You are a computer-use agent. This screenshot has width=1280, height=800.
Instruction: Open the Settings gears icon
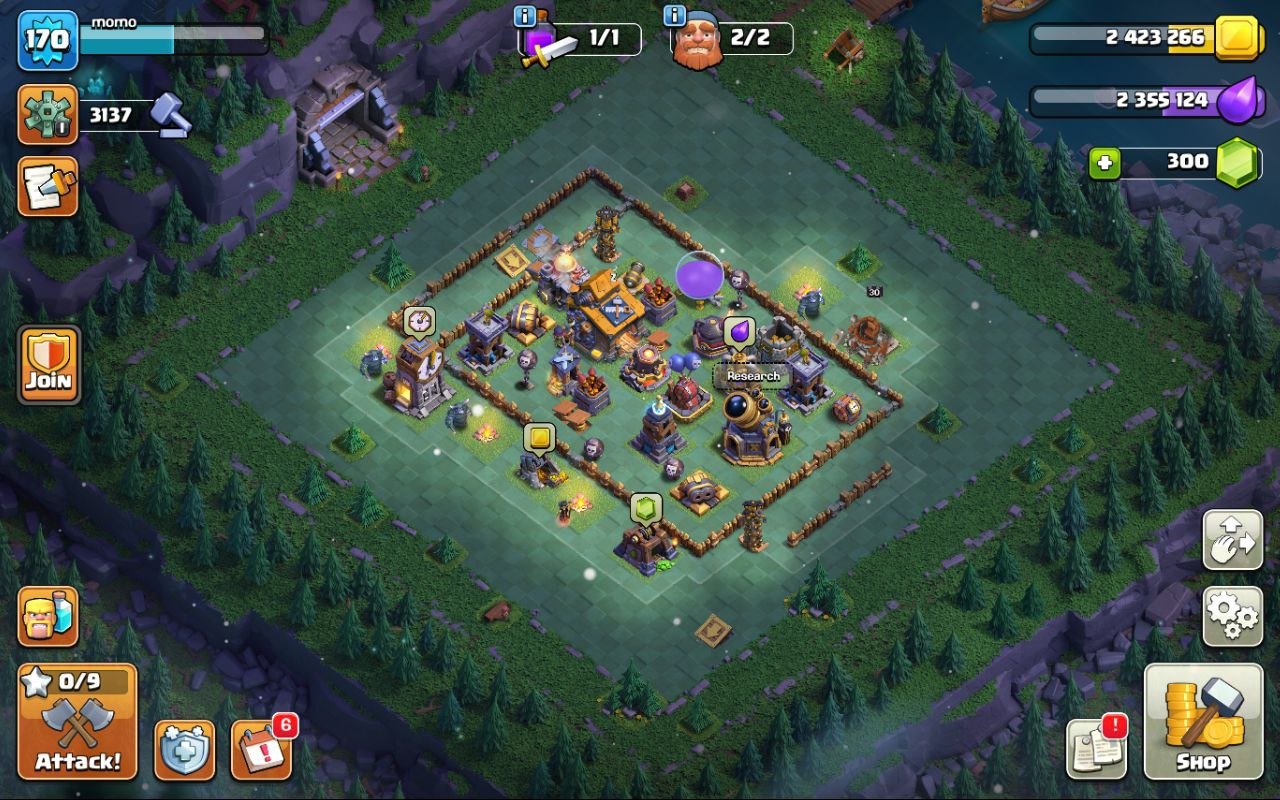click(x=1231, y=617)
